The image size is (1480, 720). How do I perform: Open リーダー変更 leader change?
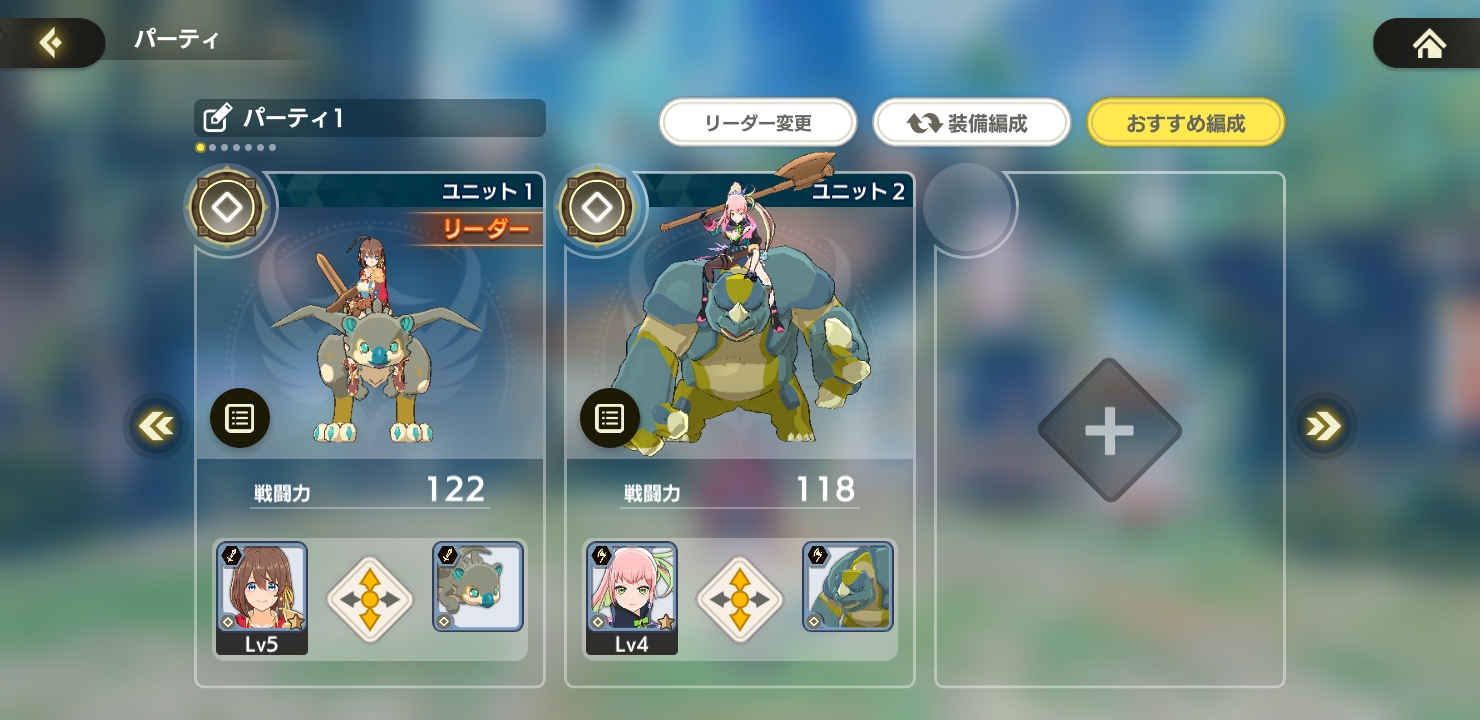point(758,124)
